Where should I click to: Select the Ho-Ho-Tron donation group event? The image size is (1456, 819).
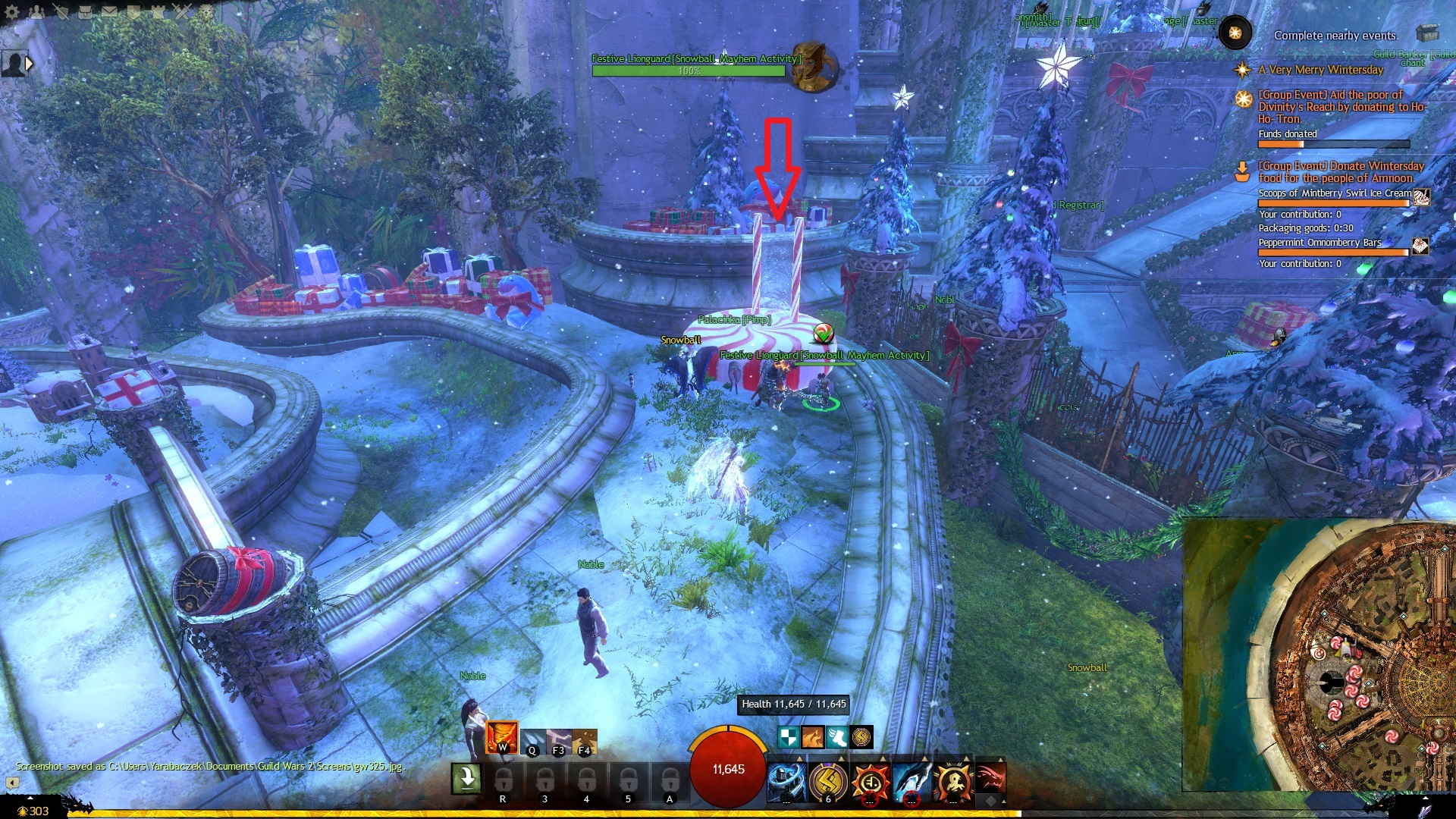point(1341,106)
